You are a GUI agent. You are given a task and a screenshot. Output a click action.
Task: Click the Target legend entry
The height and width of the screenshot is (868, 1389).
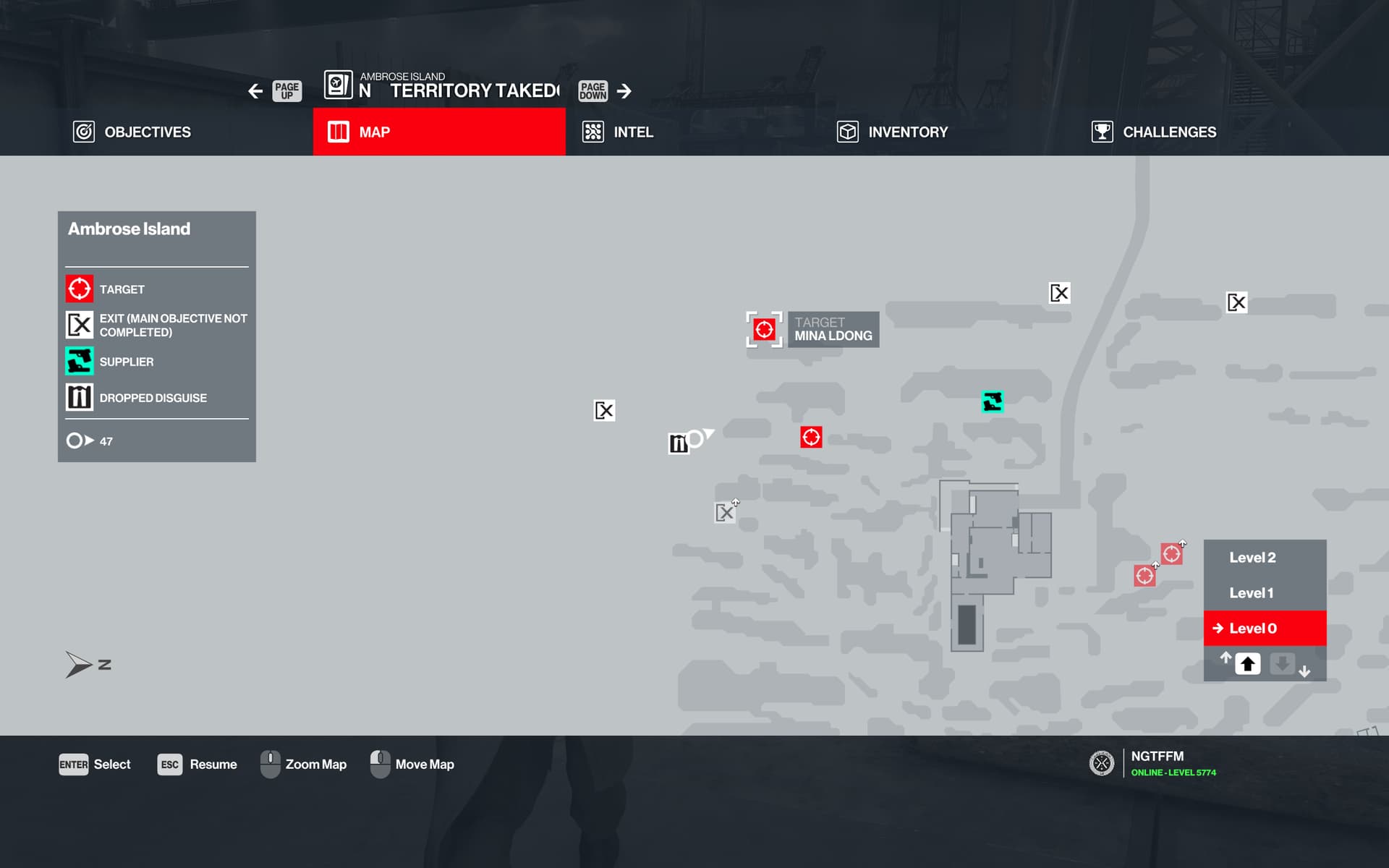122,289
